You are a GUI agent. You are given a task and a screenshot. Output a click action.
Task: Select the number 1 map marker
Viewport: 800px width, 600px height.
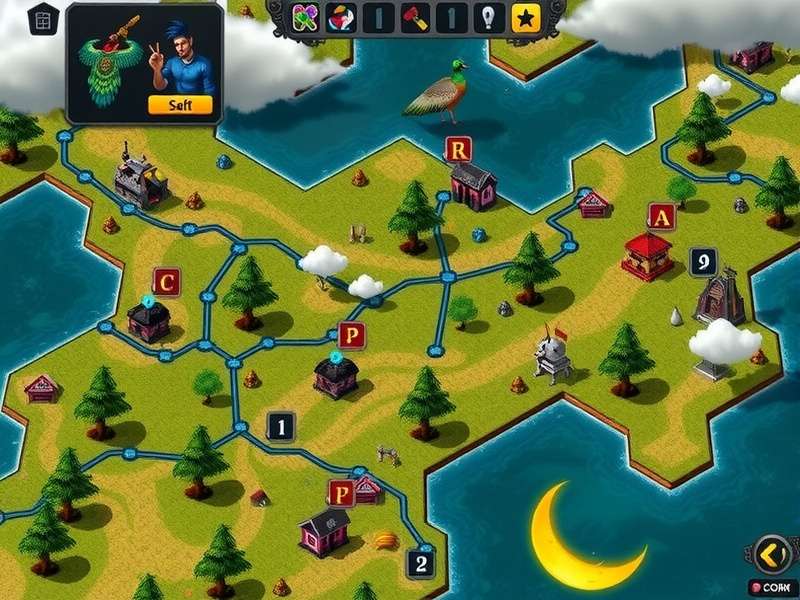pyautogui.click(x=281, y=428)
